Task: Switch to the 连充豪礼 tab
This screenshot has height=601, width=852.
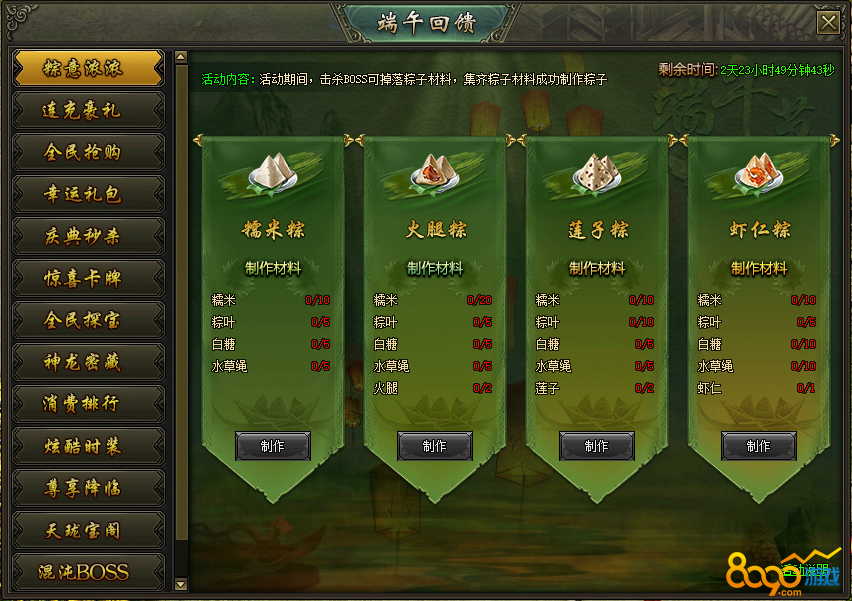Action: pos(88,110)
